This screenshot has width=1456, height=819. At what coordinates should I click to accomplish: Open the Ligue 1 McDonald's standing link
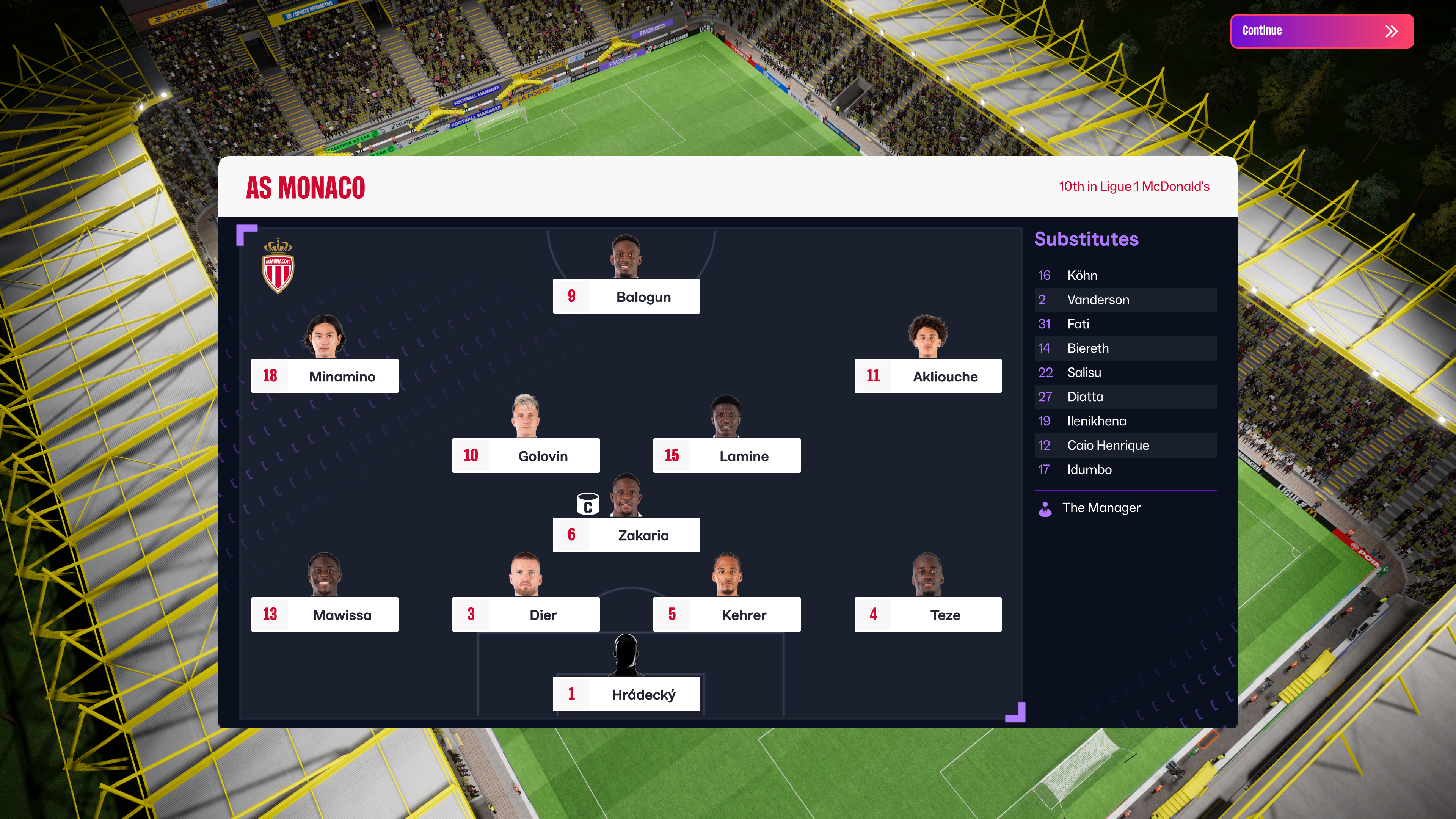point(1133,187)
